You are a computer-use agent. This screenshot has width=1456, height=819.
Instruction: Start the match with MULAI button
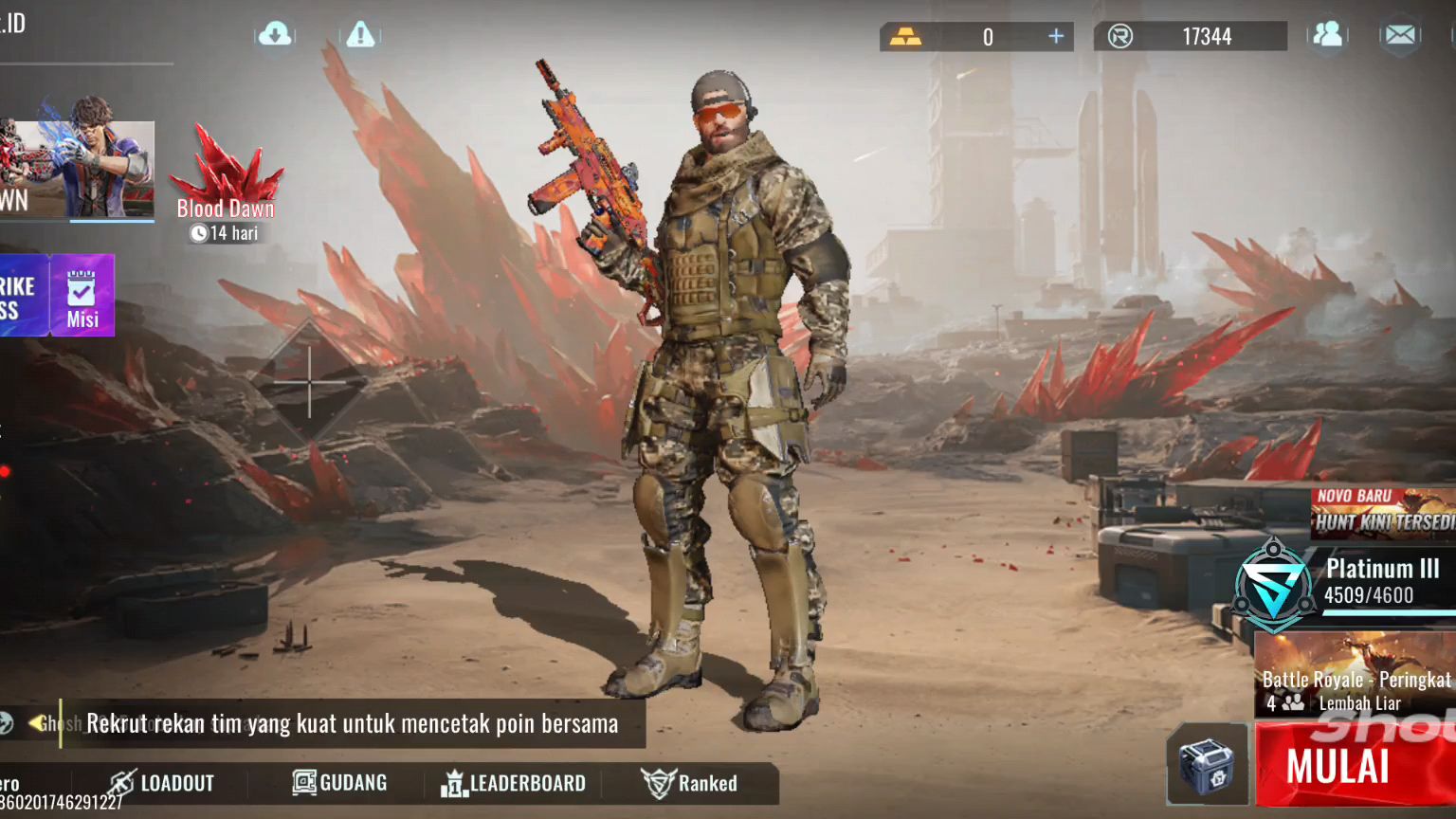click(x=1354, y=765)
